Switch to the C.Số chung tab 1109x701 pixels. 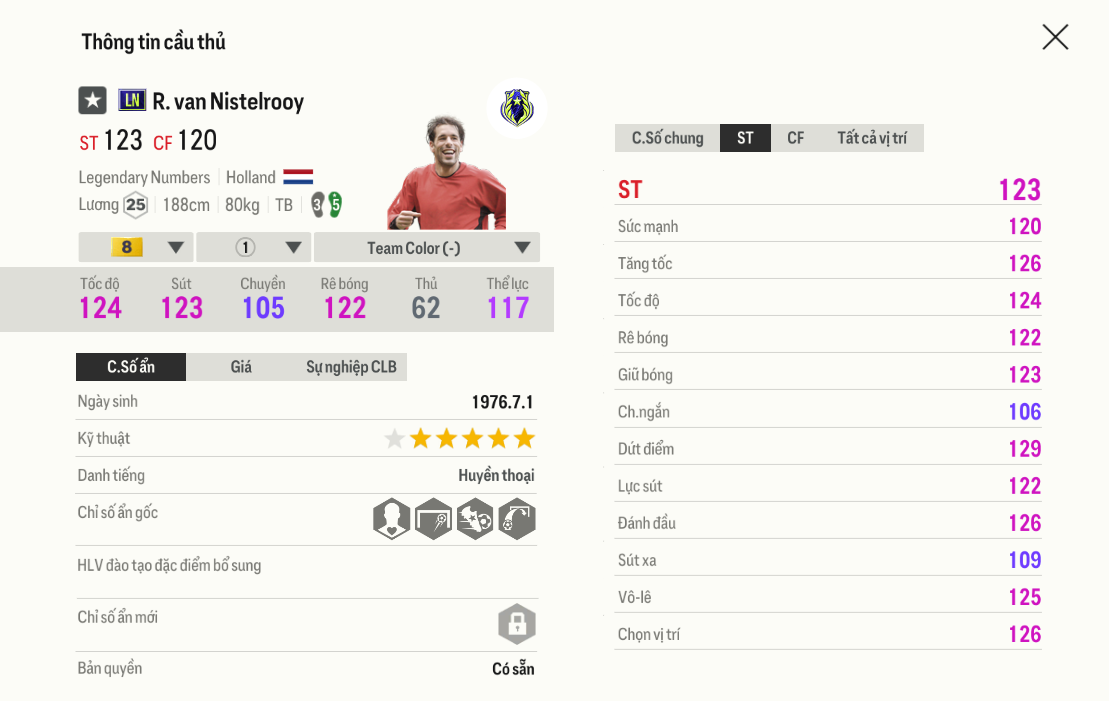667,138
